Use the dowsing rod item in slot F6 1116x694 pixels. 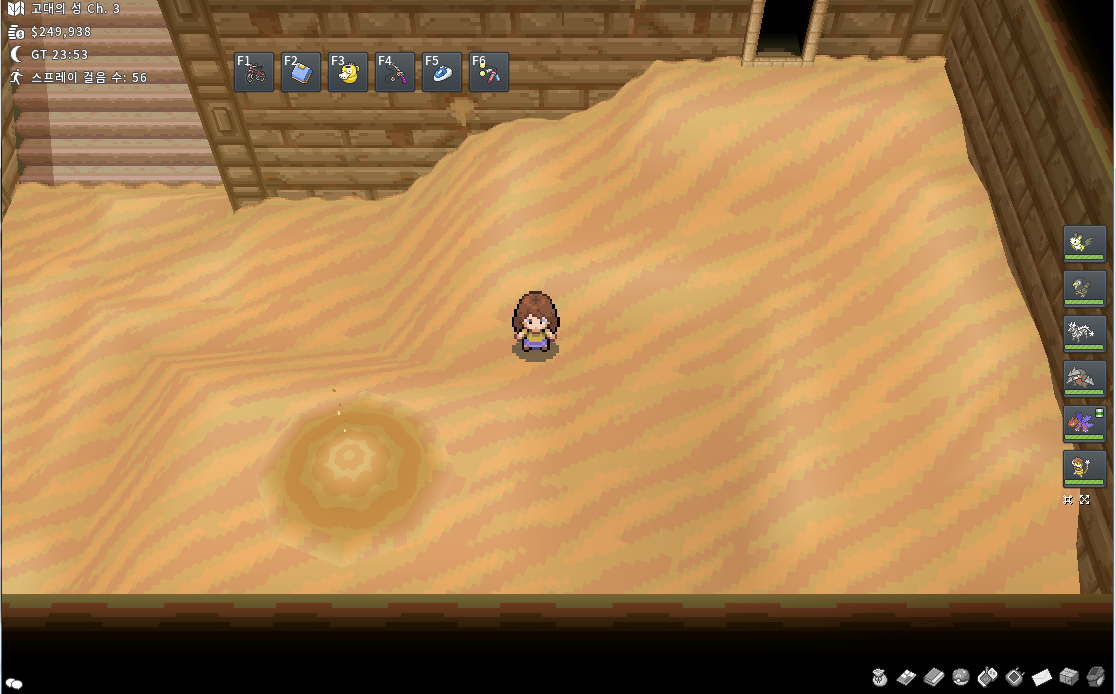coord(489,73)
